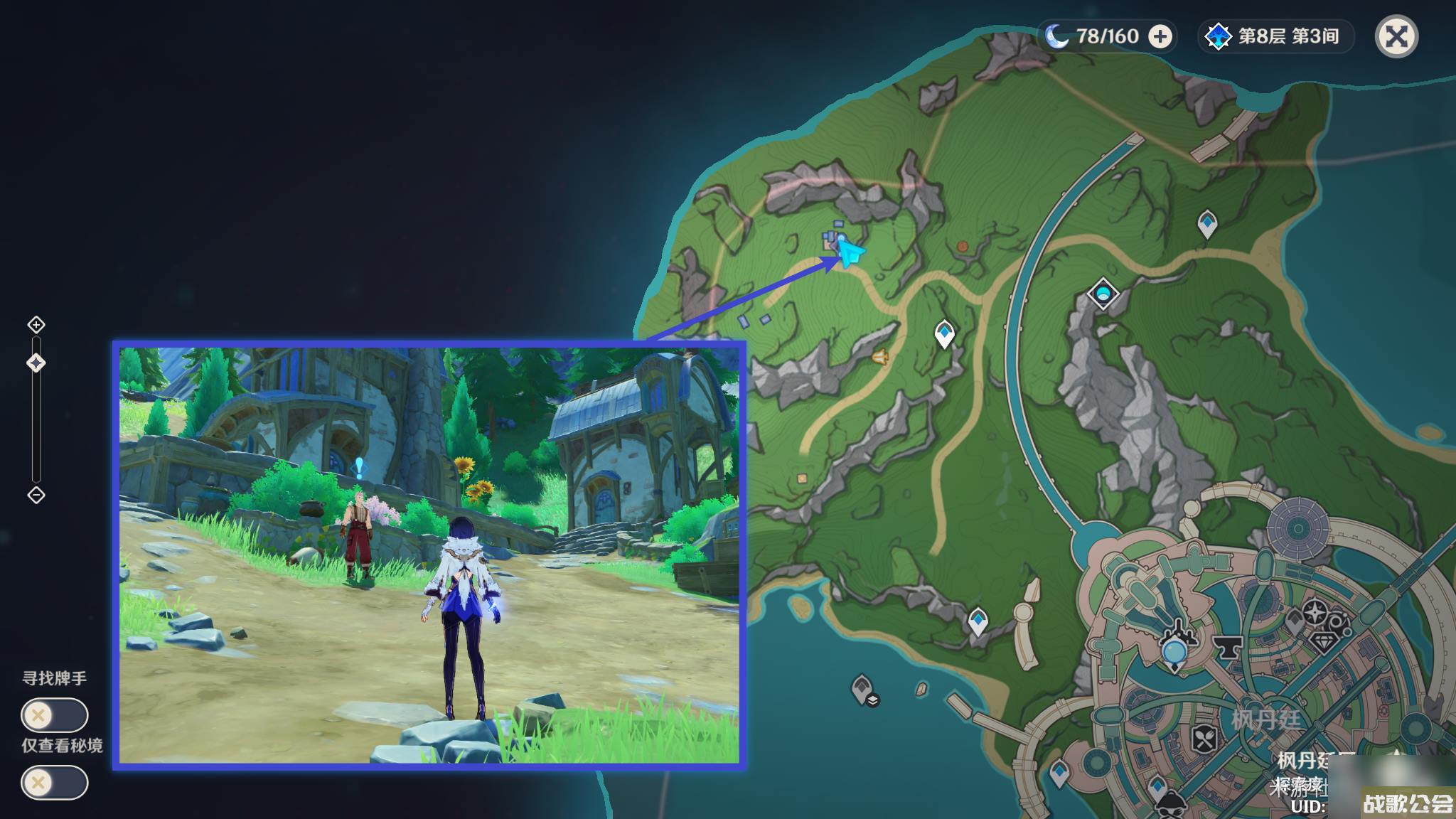This screenshot has width=1456, height=819.
Task: Select the domain marker on the map
Action: click(x=1103, y=293)
